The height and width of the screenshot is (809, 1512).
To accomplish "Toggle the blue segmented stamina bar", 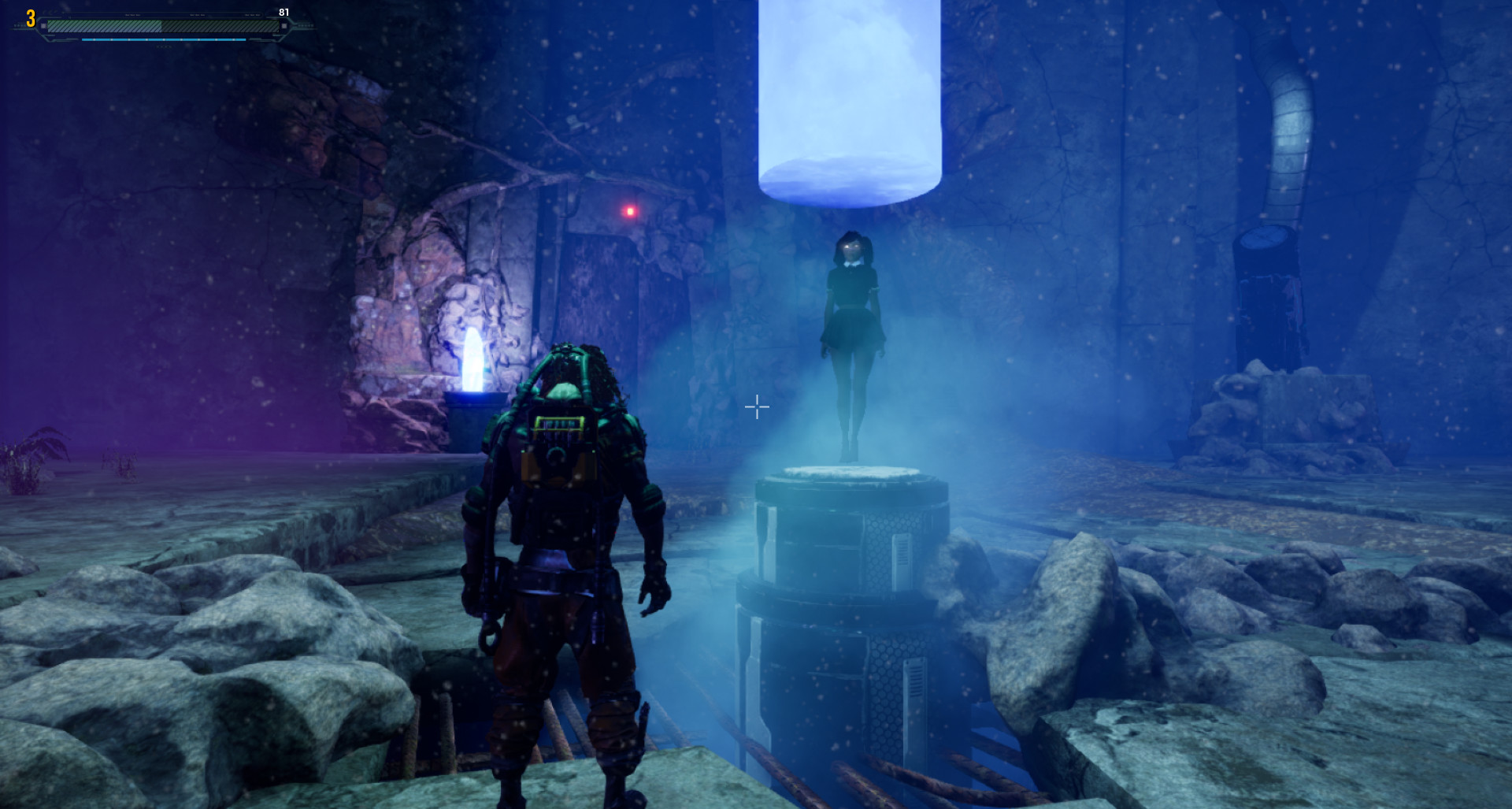I will coord(164,39).
